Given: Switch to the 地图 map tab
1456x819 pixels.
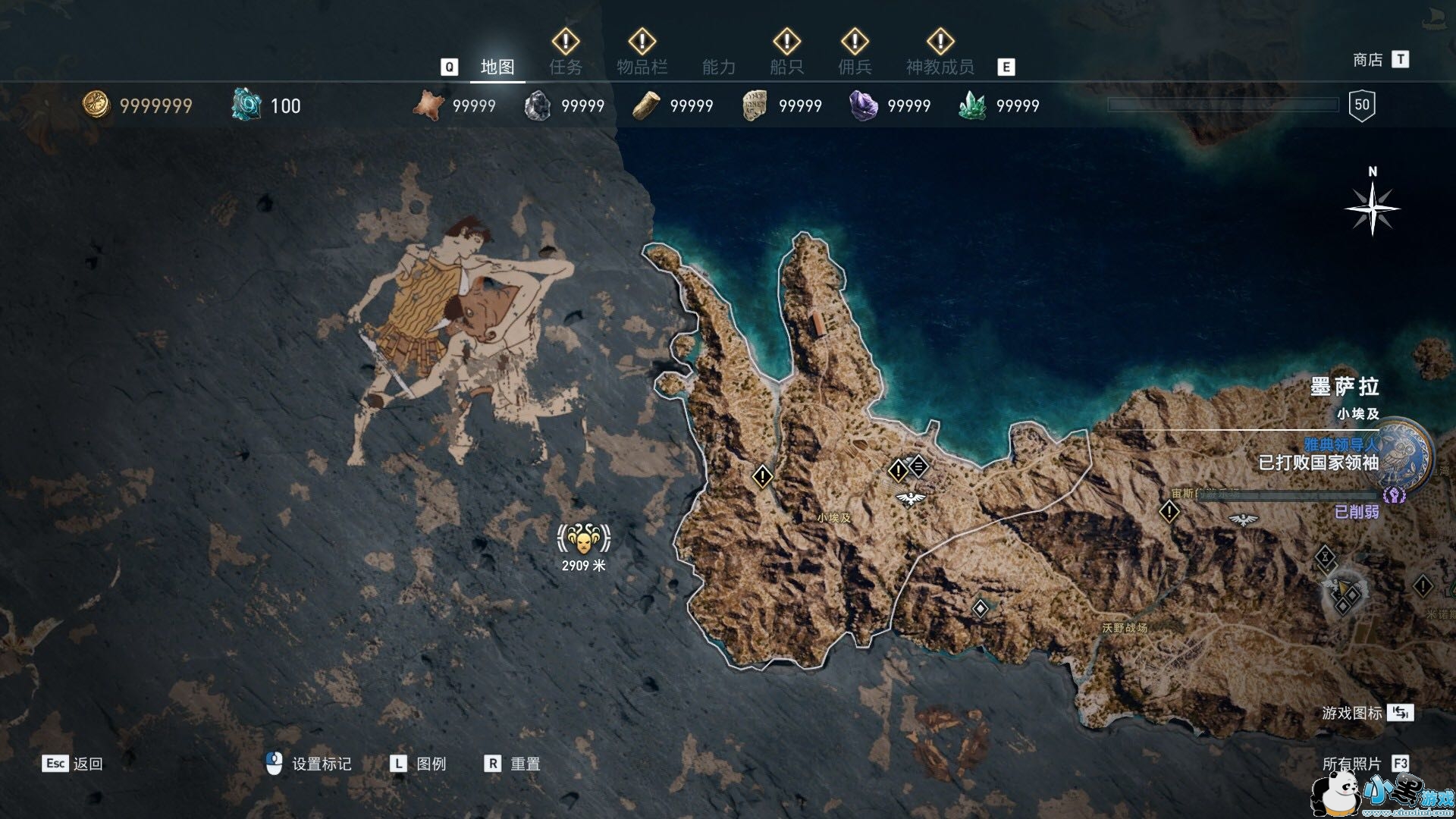Looking at the screenshot, I should [497, 67].
